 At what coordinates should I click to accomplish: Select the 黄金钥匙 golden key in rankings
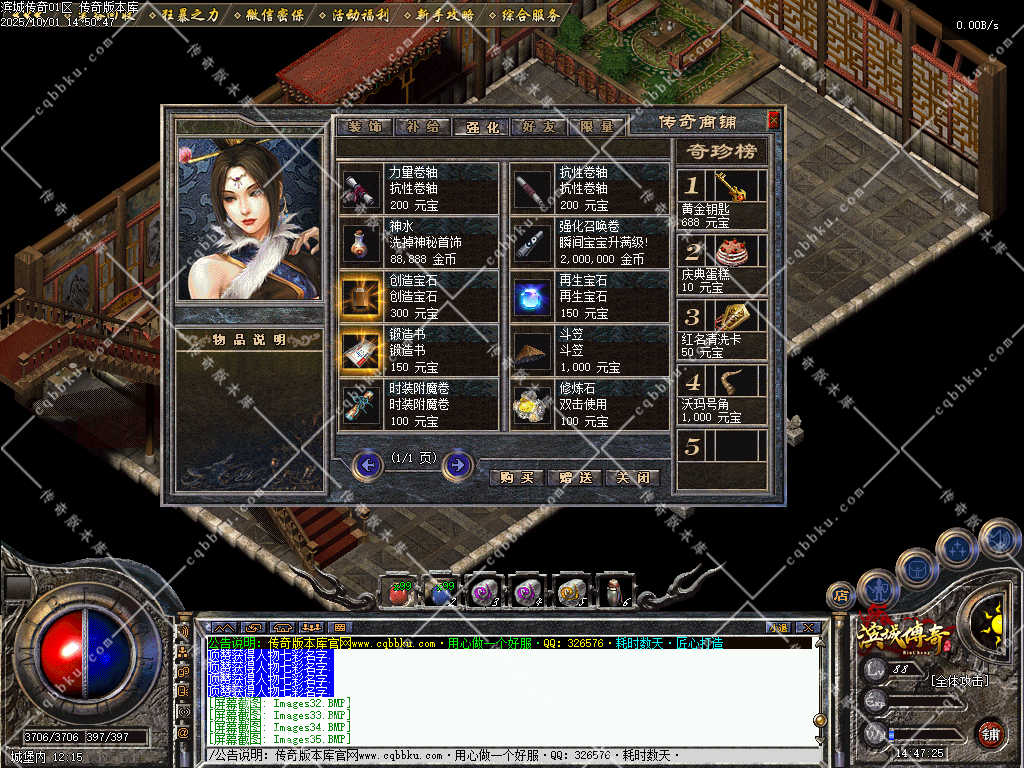[730, 187]
